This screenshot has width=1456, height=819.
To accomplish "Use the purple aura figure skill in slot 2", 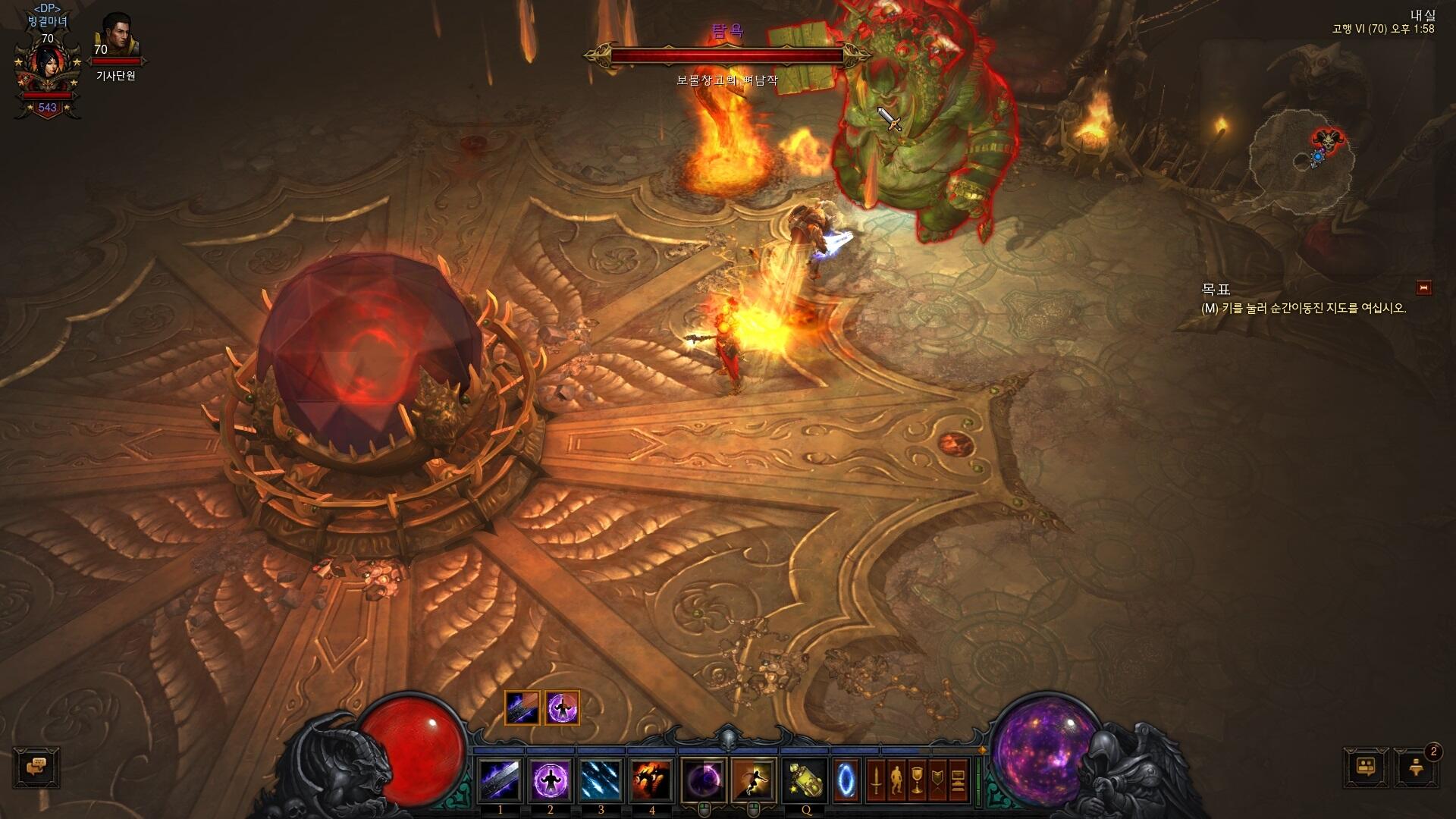I will tap(551, 780).
